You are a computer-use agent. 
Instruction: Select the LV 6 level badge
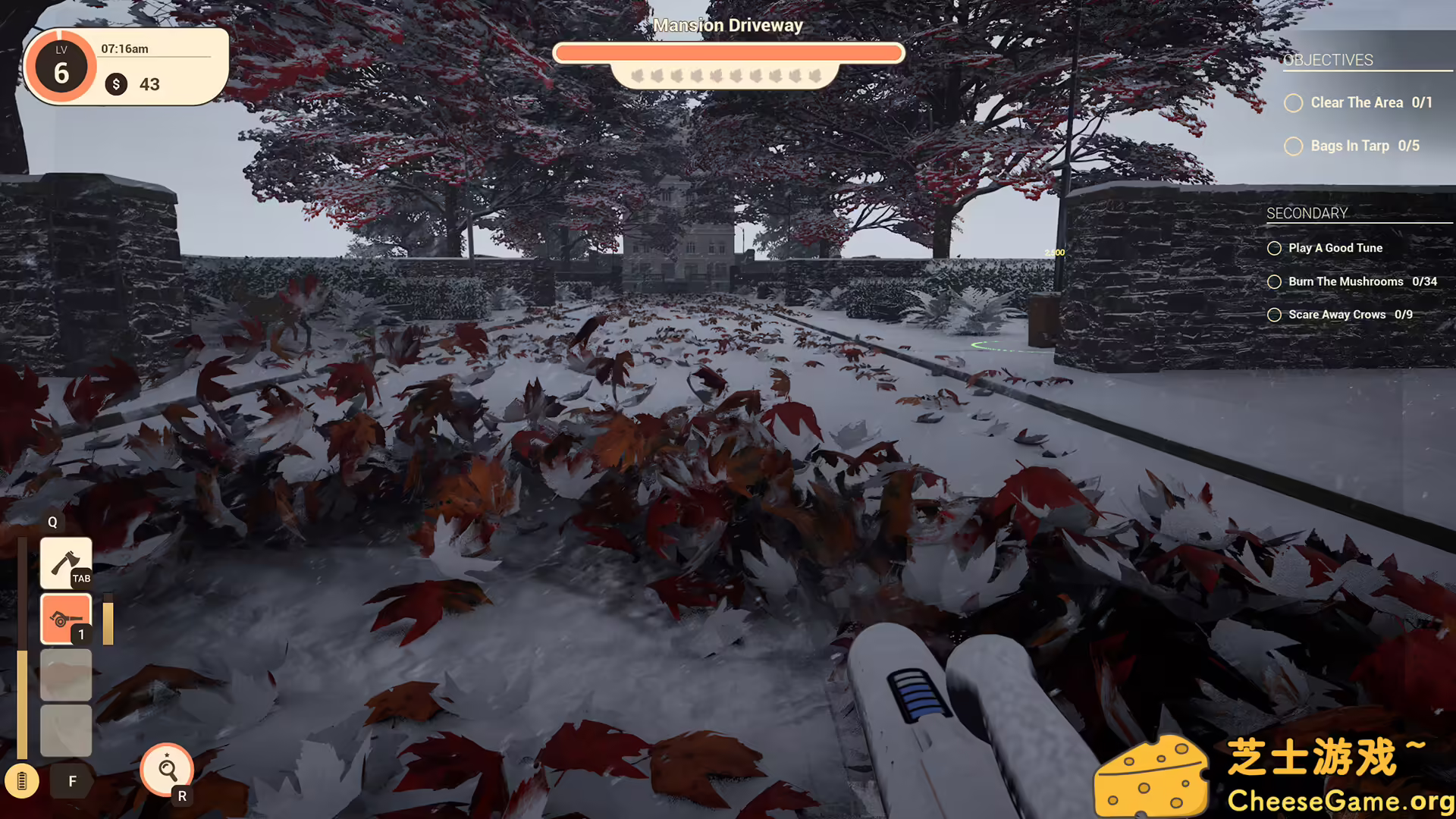click(x=61, y=68)
